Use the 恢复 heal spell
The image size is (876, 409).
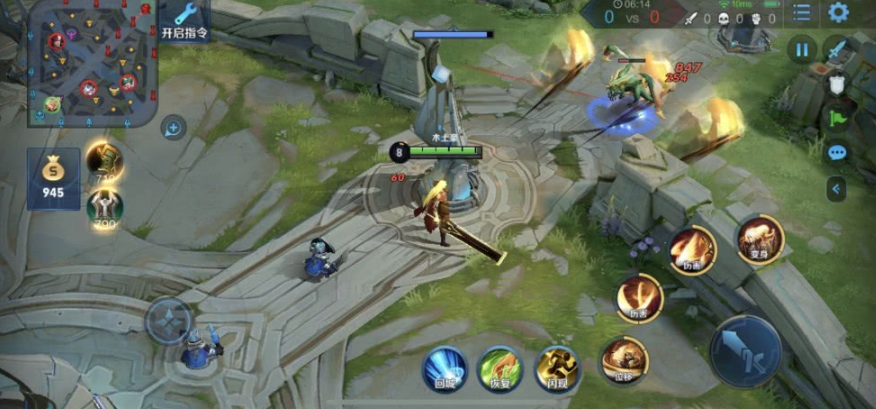click(500, 368)
